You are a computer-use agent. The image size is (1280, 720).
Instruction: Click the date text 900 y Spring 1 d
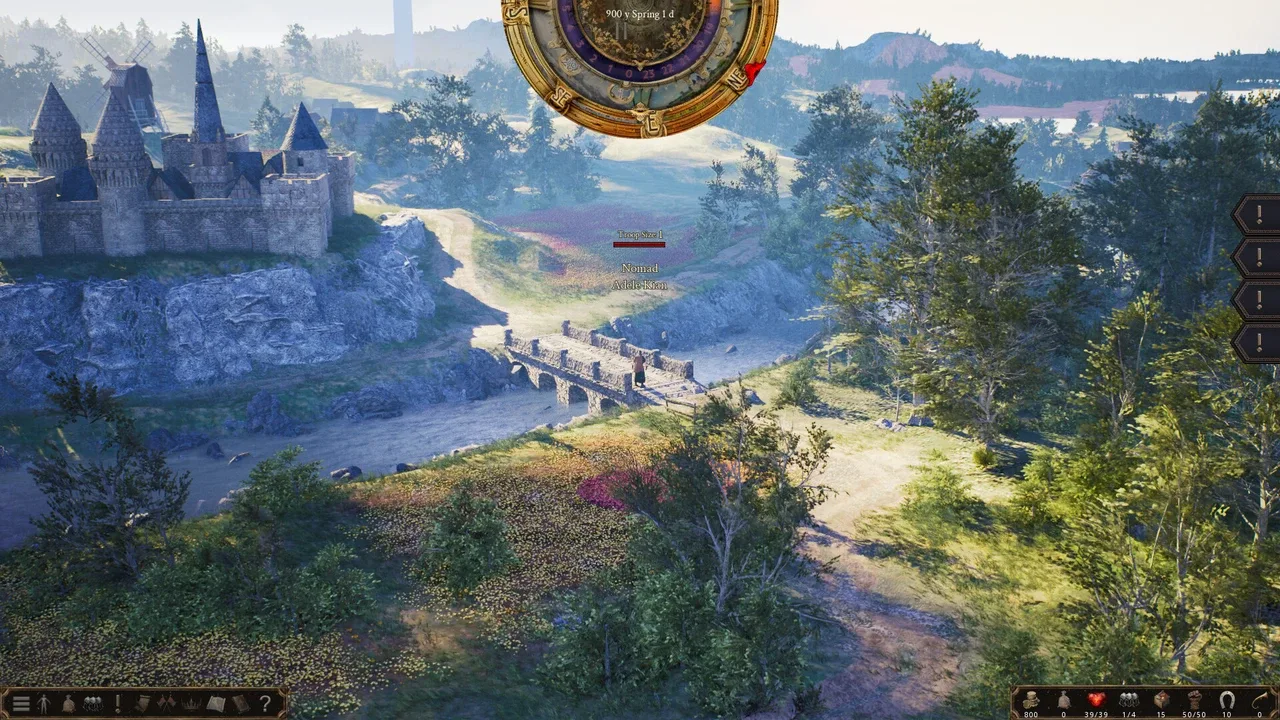pos(639,13)
